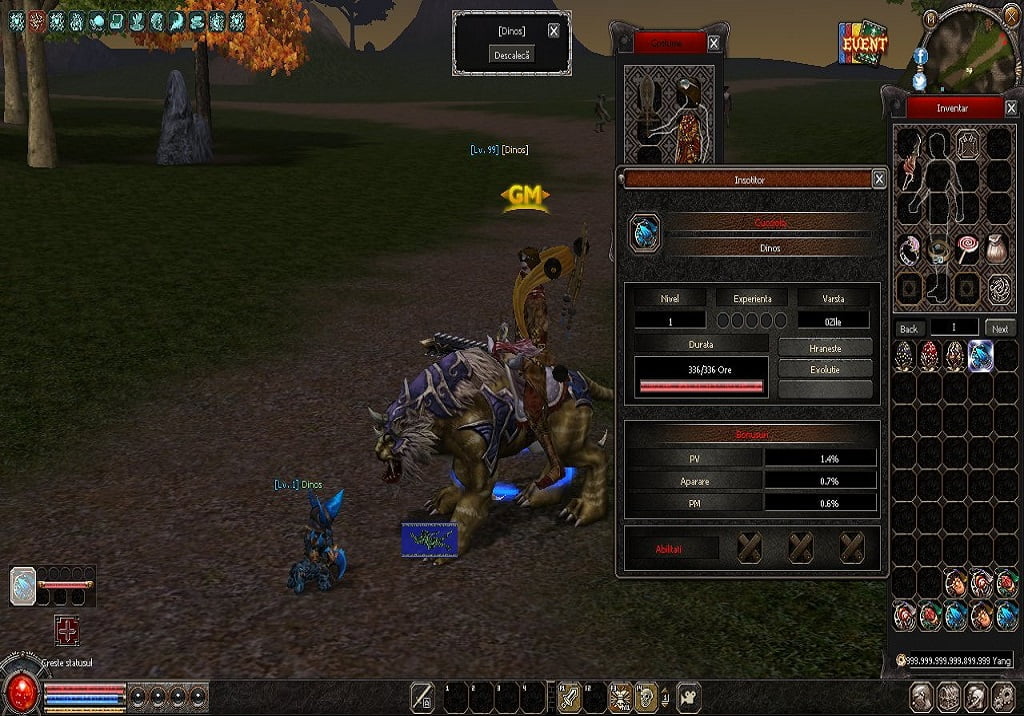Click the Evolutie button
This screenshot has width=1024, height=716.
[x=825, y=369]
